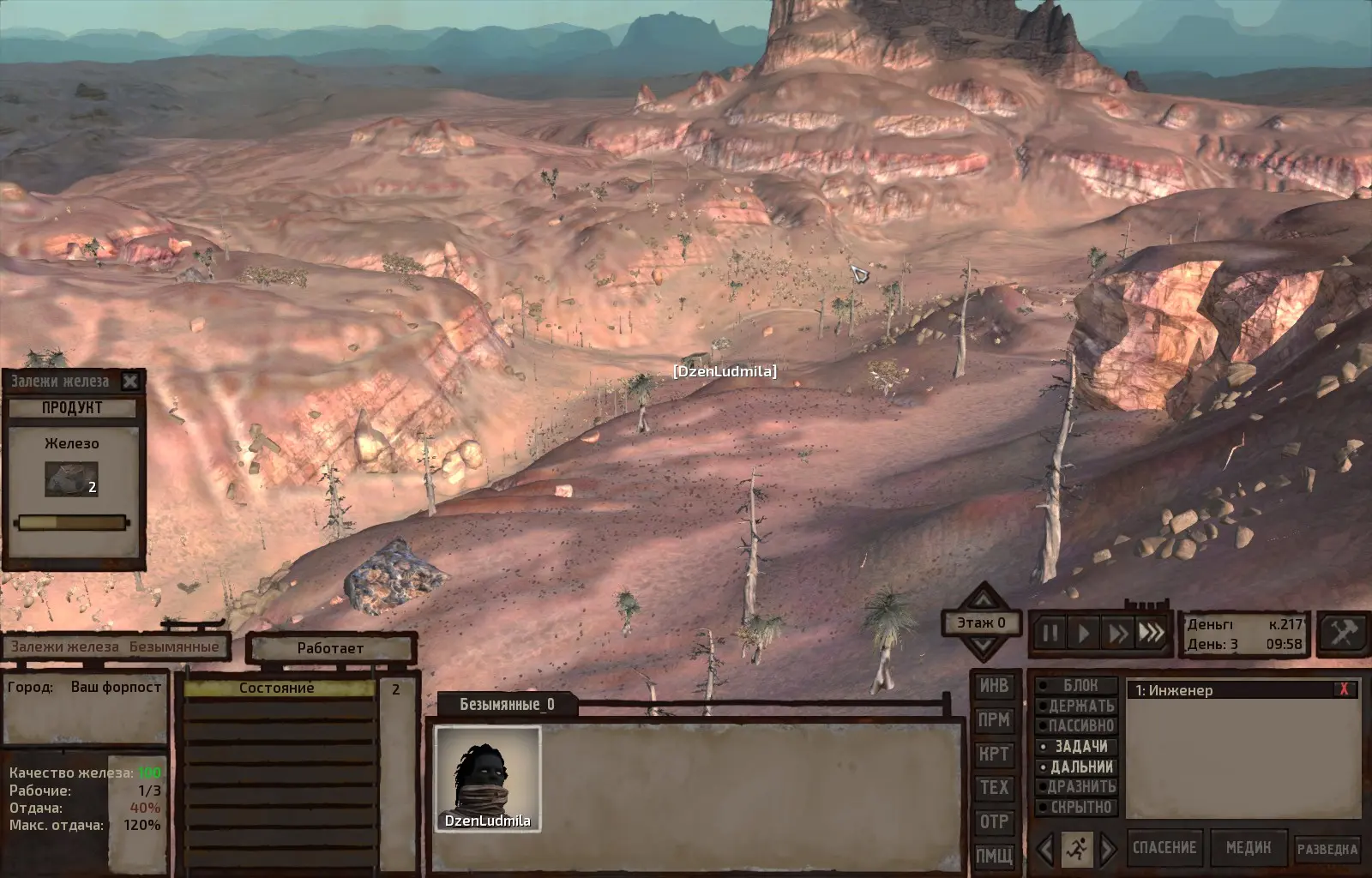Click the Работает status button
This screenshot has width=1372, height=878.
pos(330,648)
